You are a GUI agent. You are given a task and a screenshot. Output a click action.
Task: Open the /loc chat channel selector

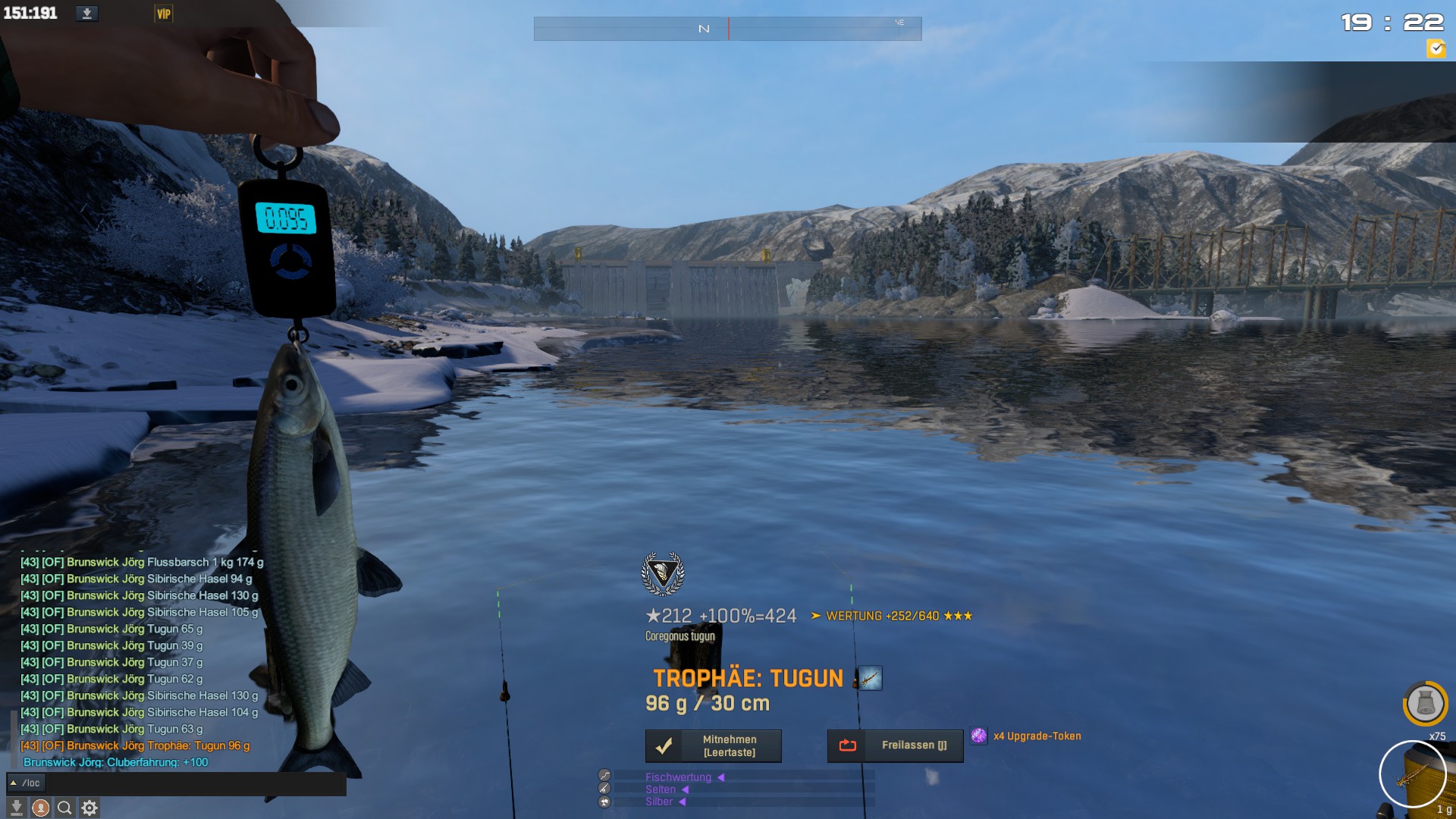click(27, 783)
